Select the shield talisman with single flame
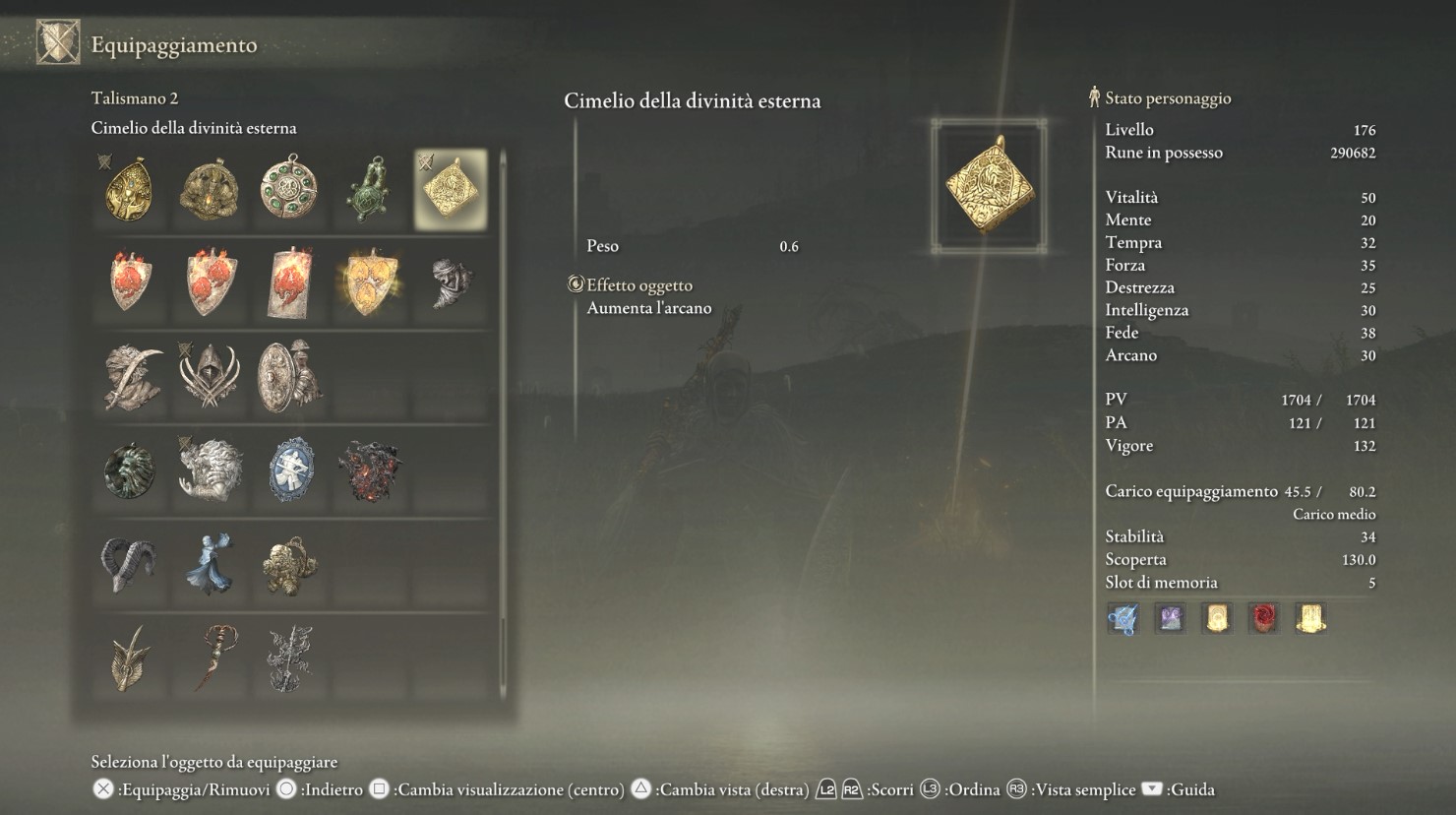This screenshot has width=1456, height=815. (129, 282)
